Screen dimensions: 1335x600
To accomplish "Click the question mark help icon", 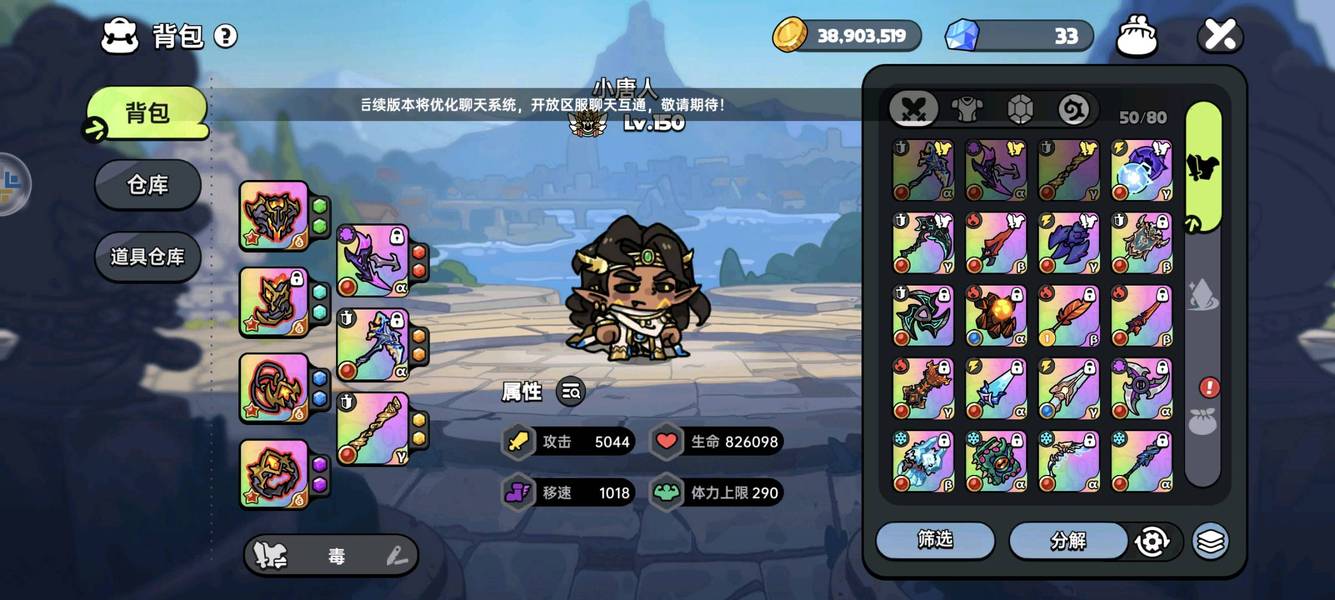I will (x=226, y=37).
